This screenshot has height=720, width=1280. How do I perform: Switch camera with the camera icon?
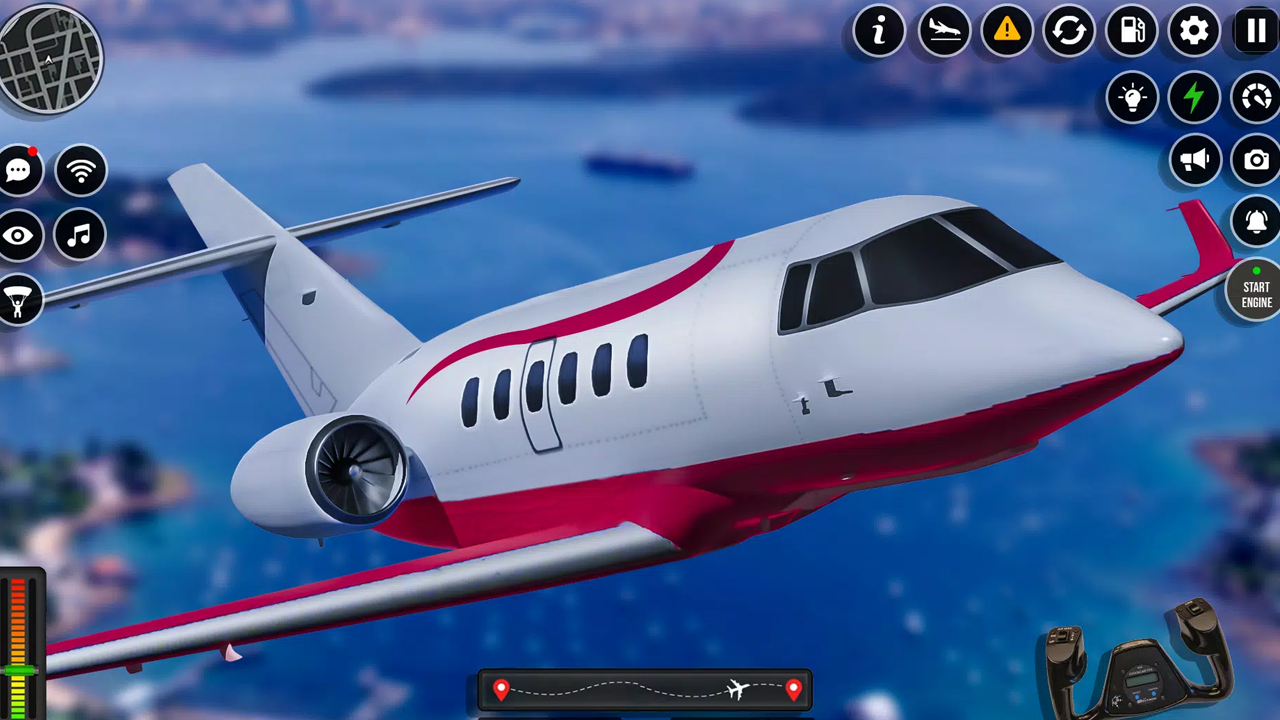1256,161
